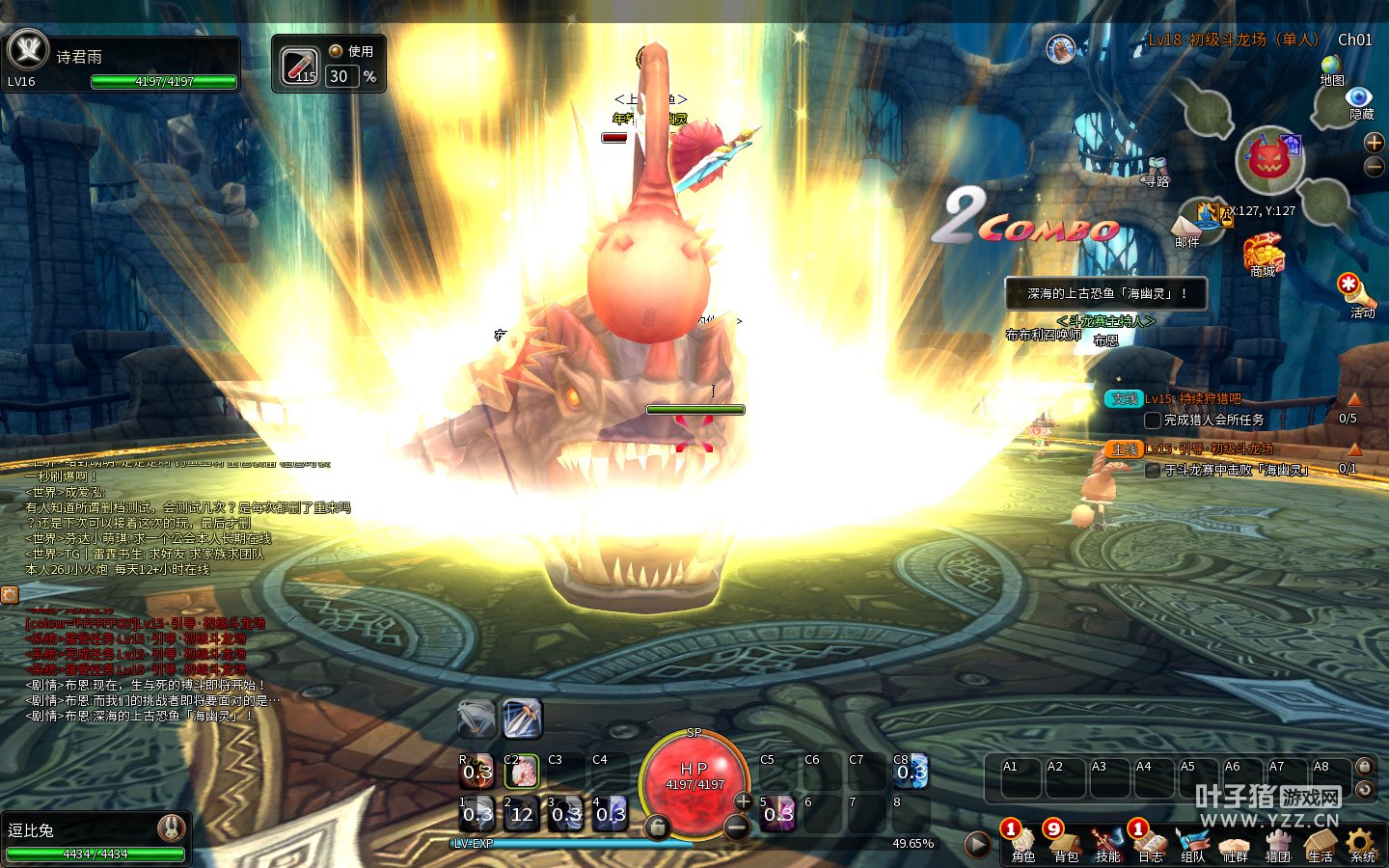Open the 地图 world map
This screenshot has height=868, width=1389.
click(1332, 68)
